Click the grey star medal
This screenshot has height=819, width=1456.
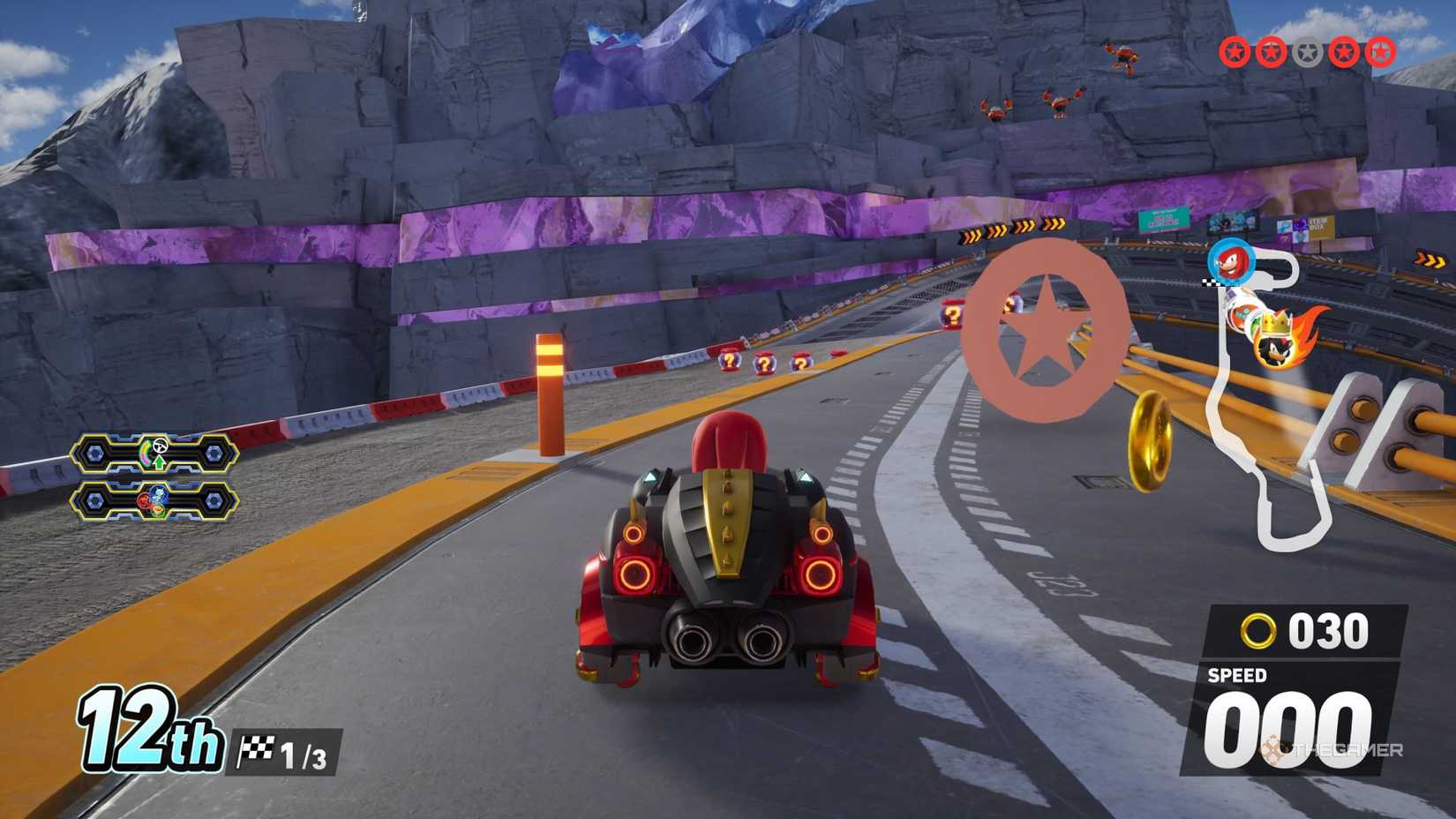pos(1307,53)
